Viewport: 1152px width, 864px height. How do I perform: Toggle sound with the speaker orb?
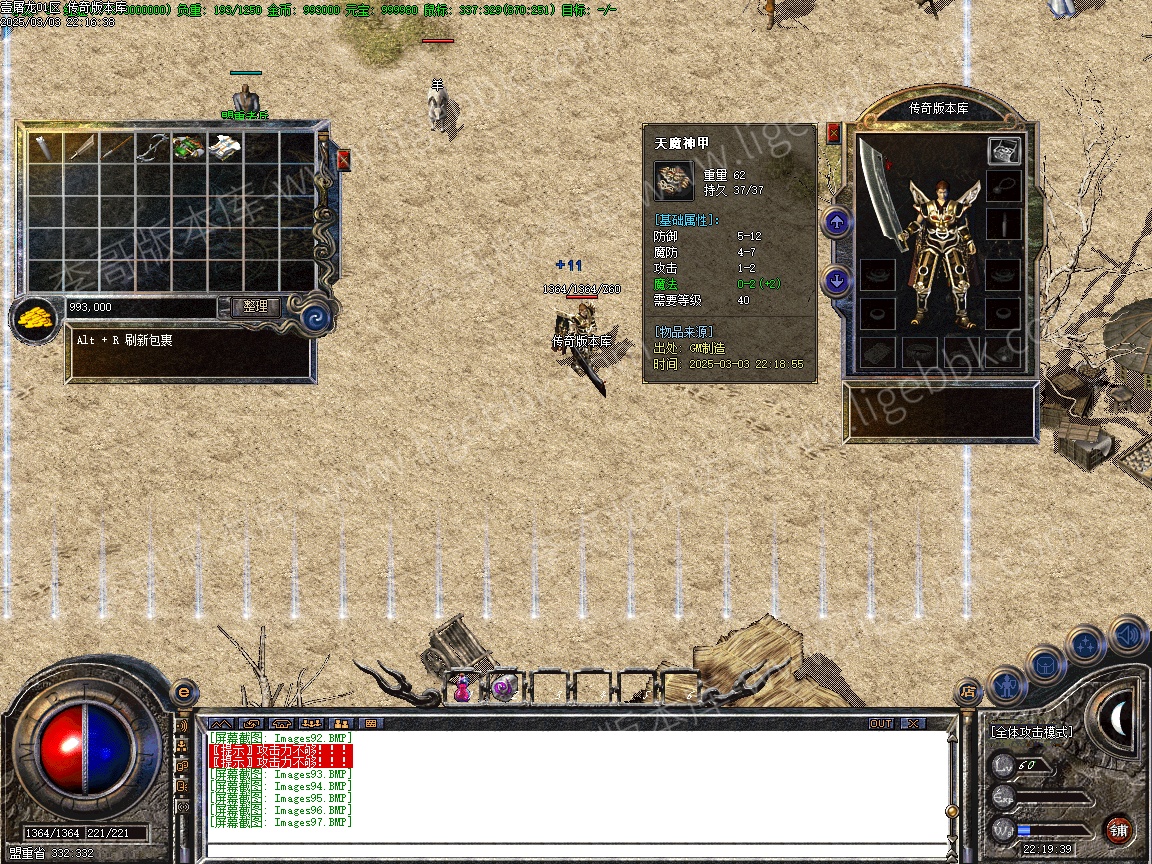click(1127, 635)
